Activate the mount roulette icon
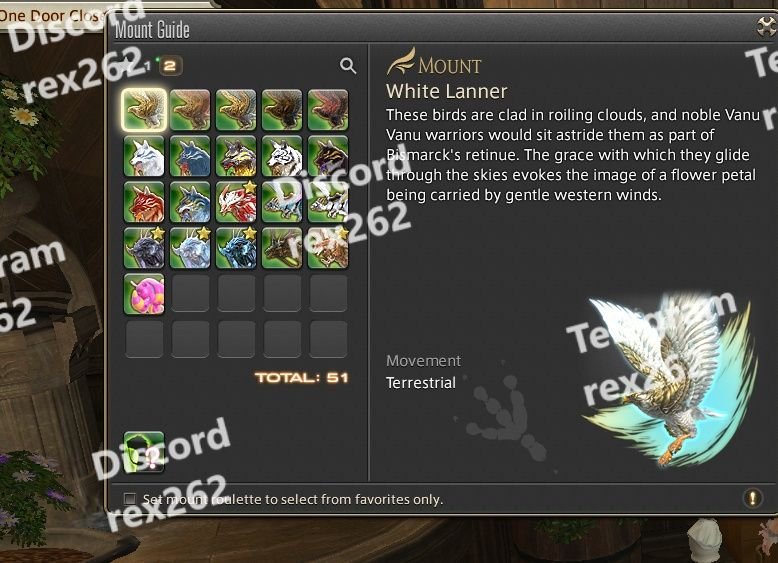 click(144, 451)
